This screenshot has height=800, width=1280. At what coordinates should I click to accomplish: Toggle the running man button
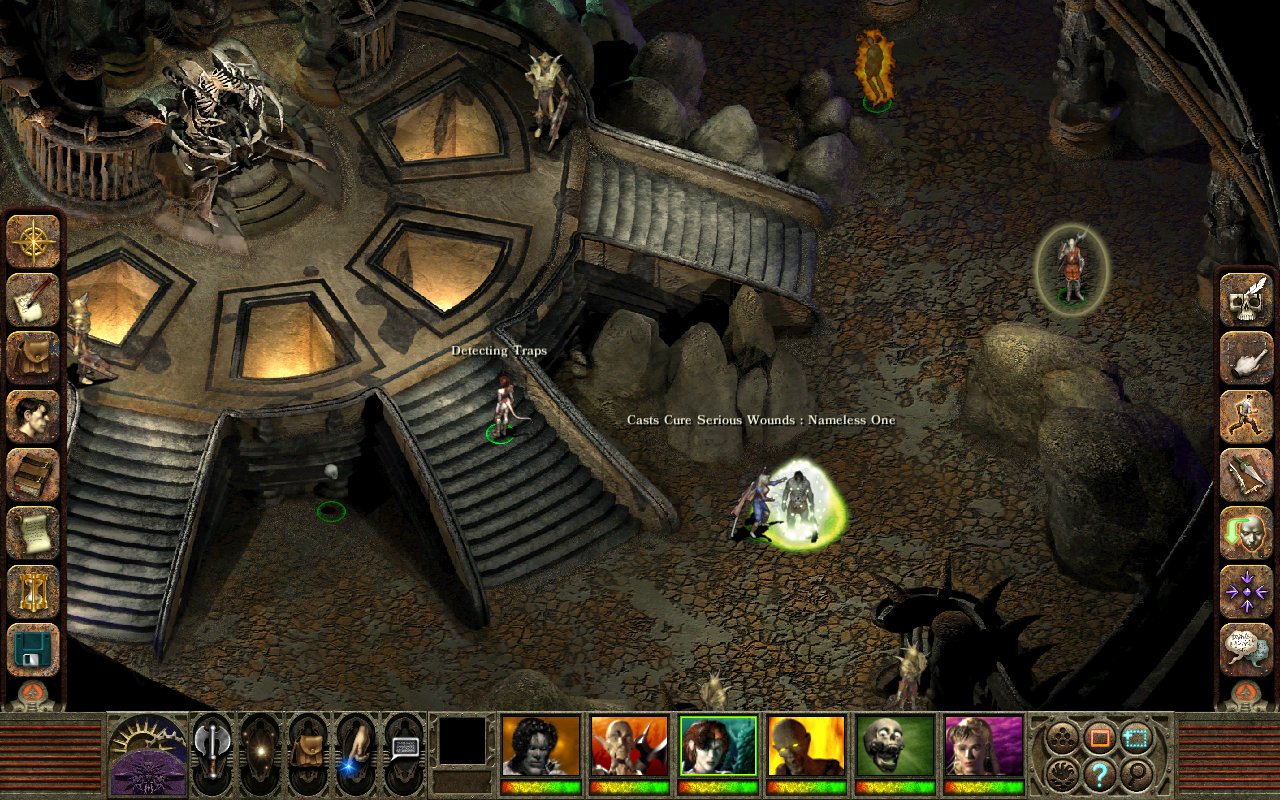pyautogui.click(x=1245, y=415)
